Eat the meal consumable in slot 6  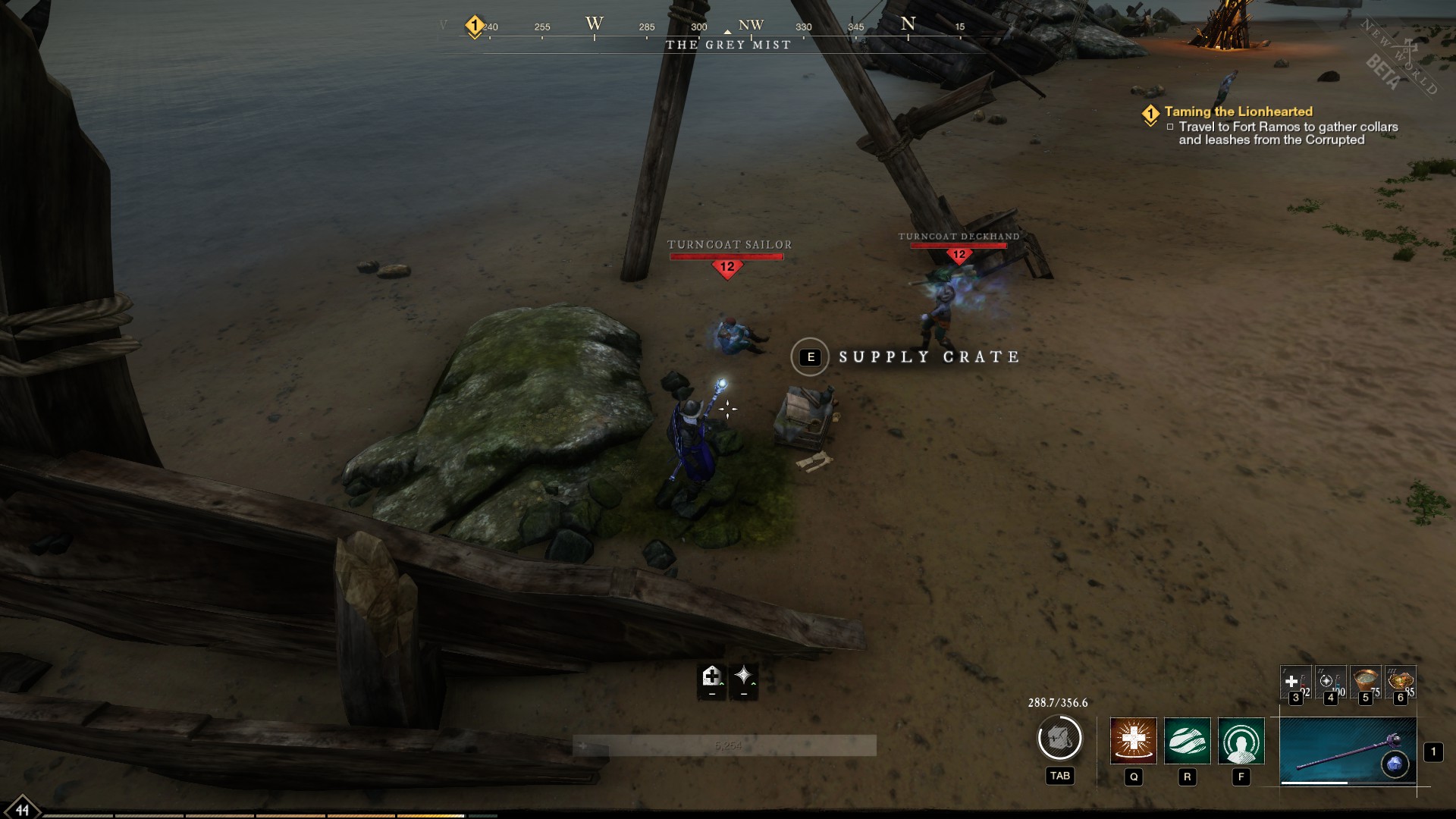point(1401,682)
